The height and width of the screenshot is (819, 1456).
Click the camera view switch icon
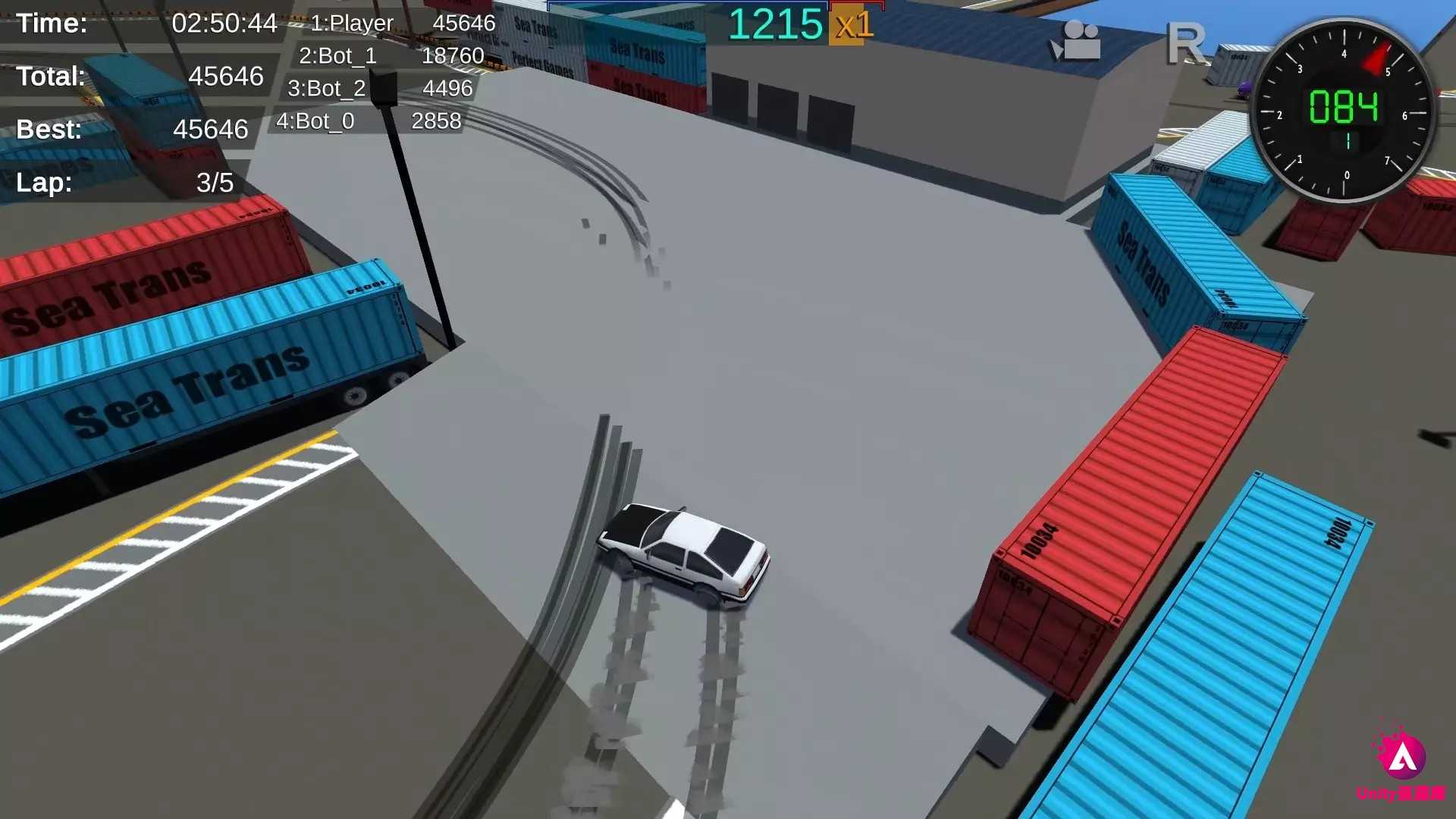[1078, 42]
